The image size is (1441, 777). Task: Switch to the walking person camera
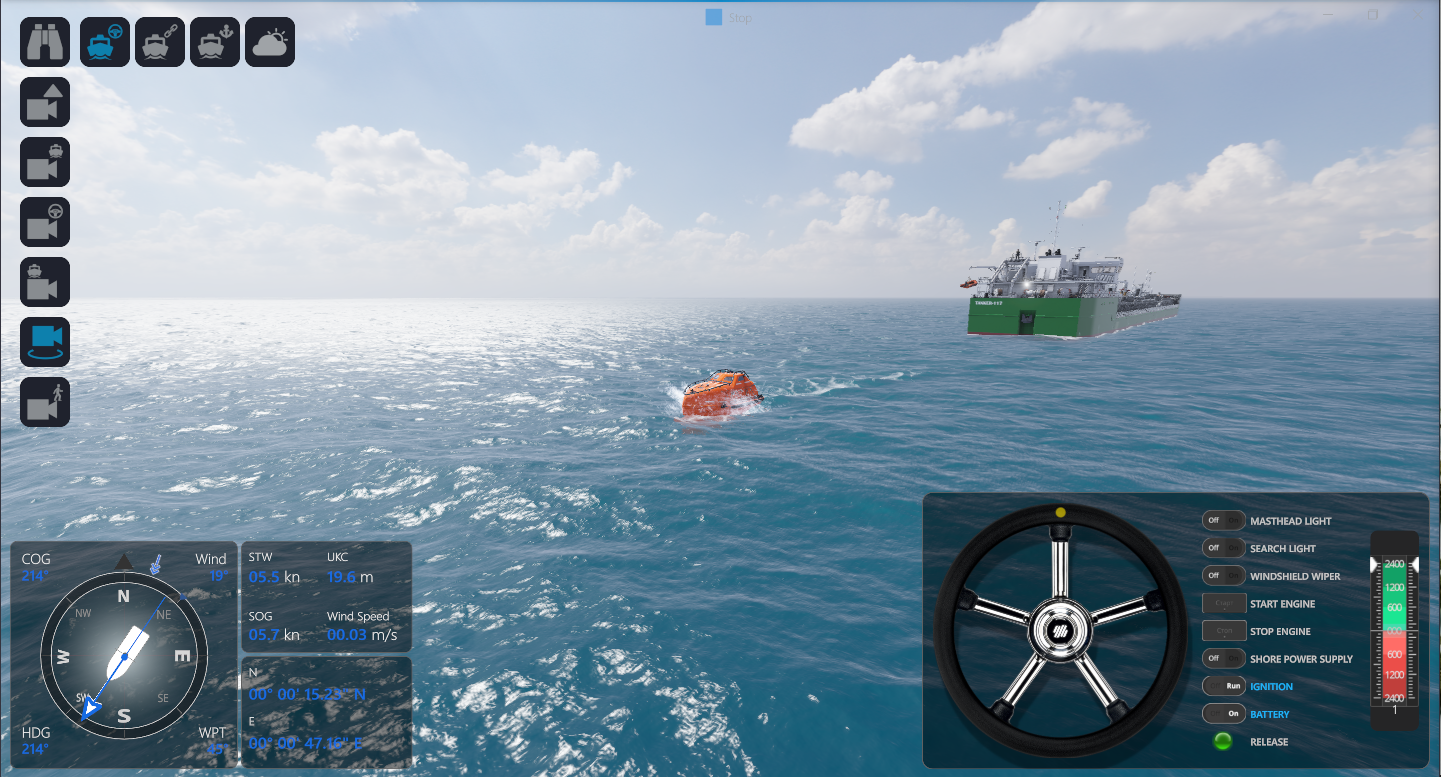click(45, 402)
